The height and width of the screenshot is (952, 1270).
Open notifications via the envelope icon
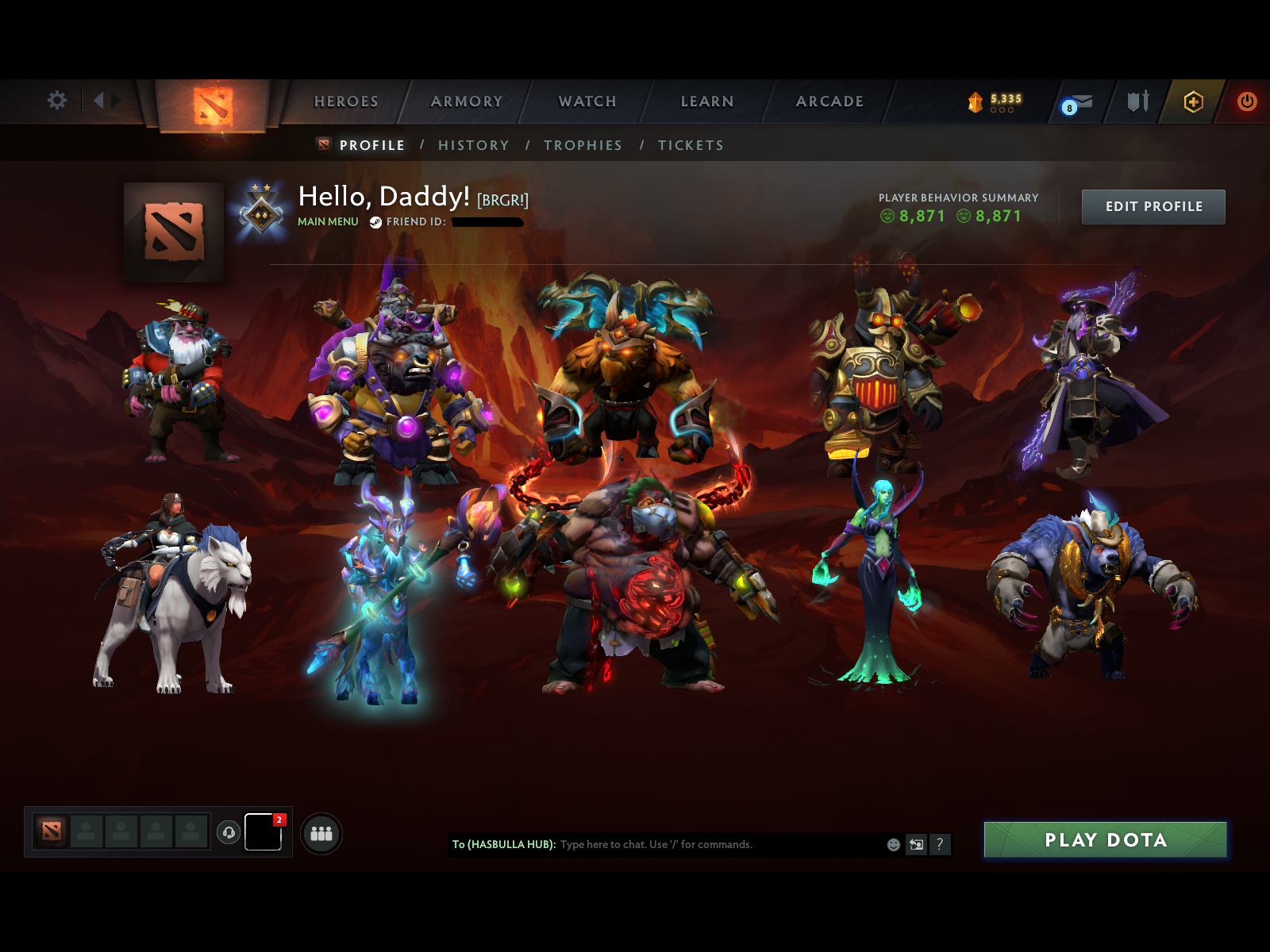[x=1081, y=102]
